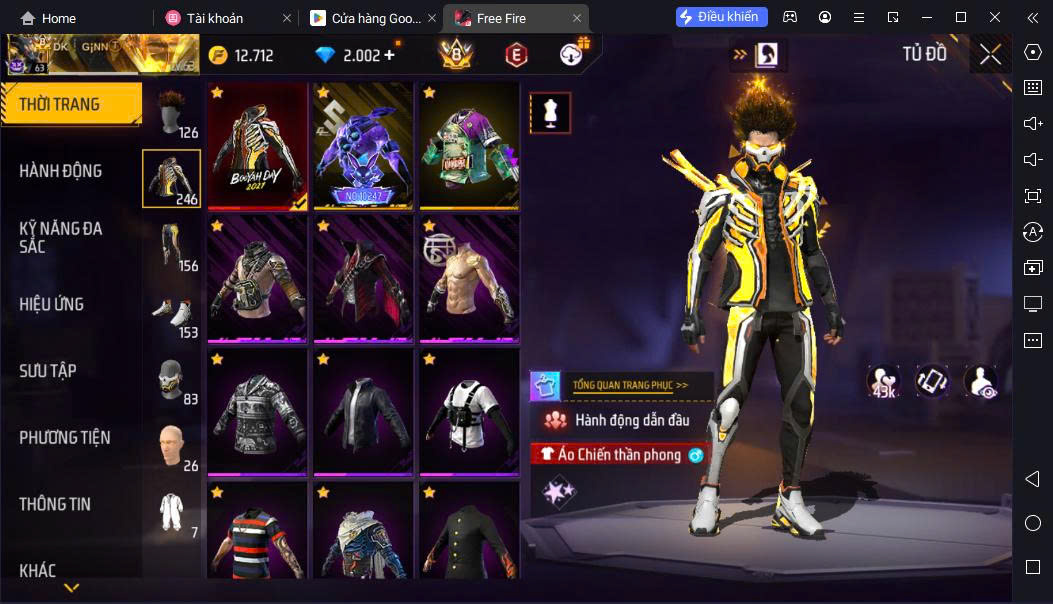Select the Hiệu Ứng tab

point(52,304)
